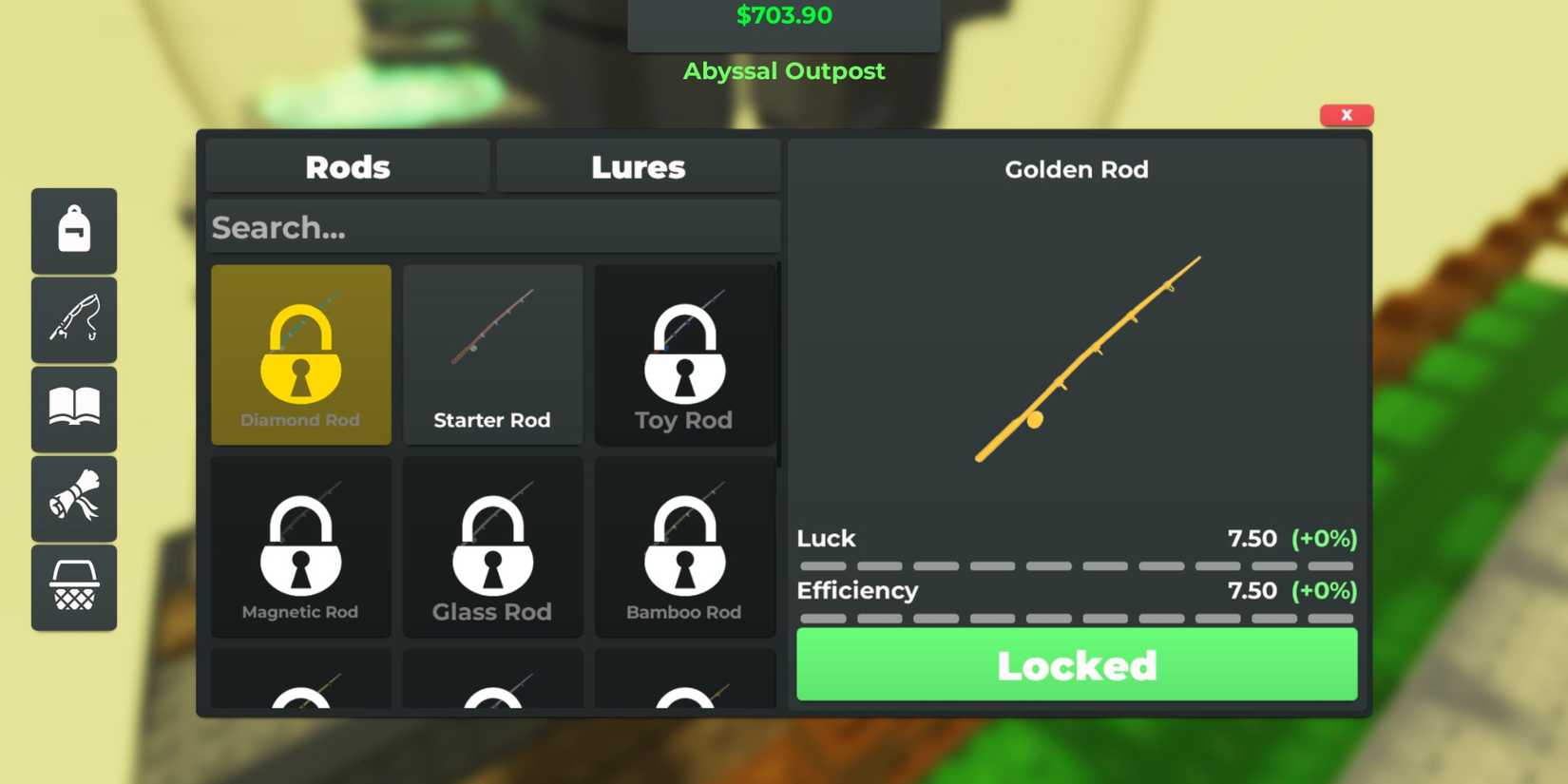Open the fishing basket icon

tap(74, 587)
